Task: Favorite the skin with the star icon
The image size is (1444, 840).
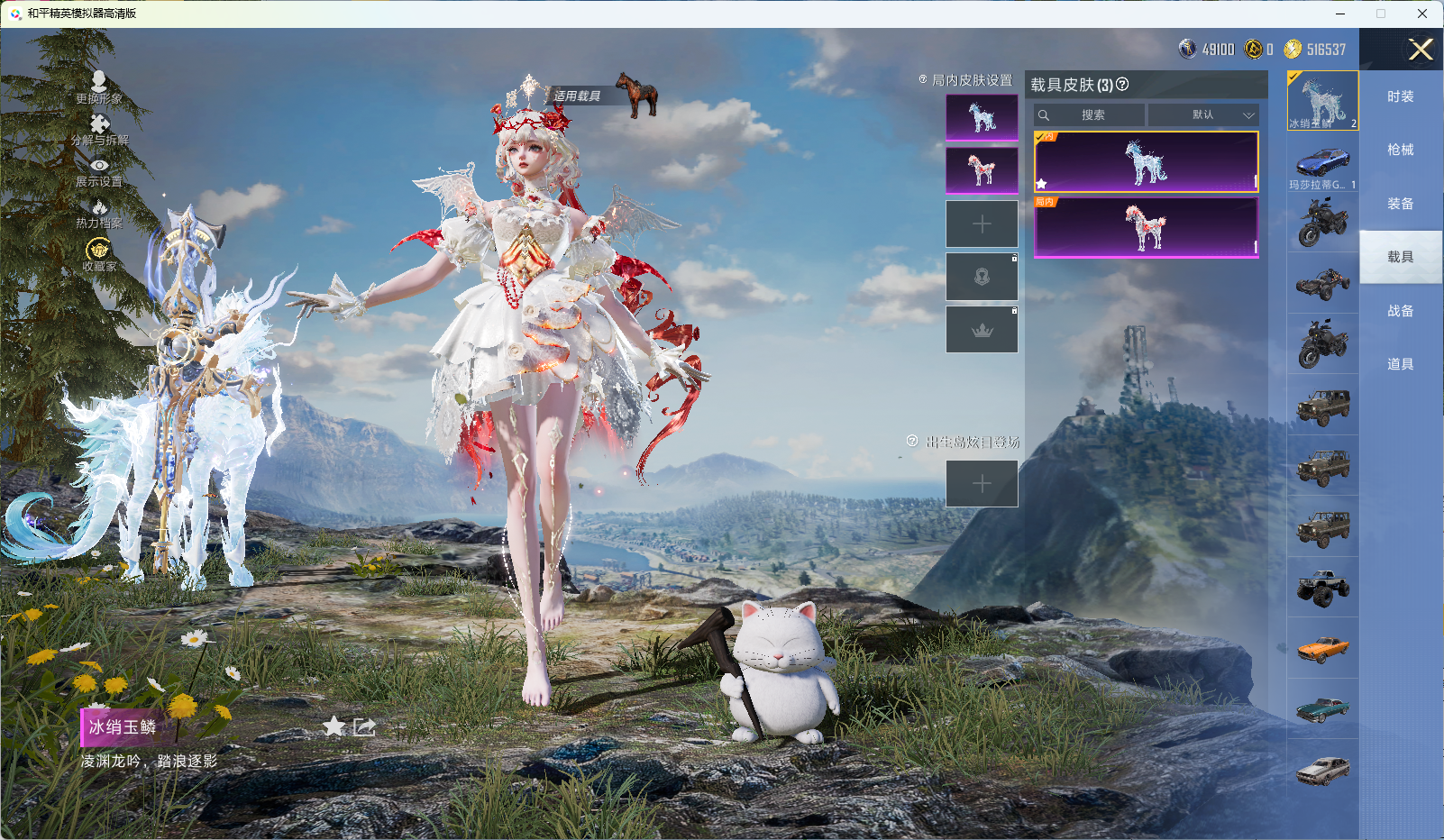Action: pyautogui.click(x=334, y=726)
